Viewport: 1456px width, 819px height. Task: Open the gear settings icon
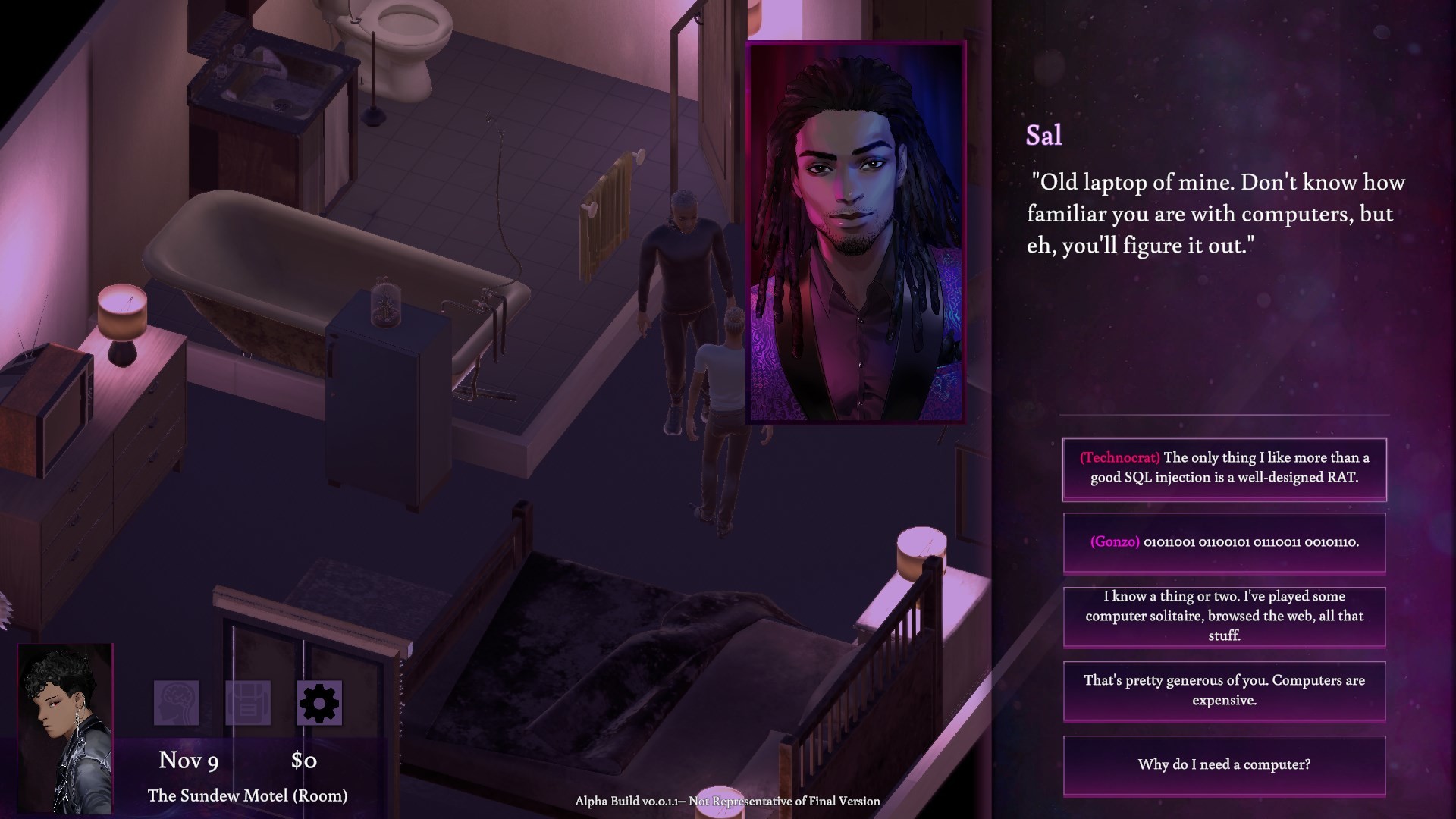click(319, 703)
